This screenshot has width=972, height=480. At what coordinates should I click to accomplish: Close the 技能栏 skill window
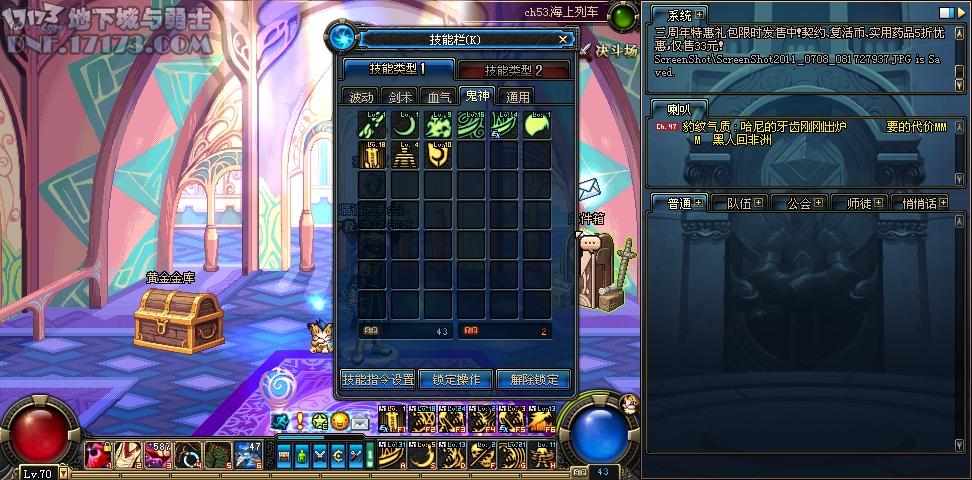(564, 40)
